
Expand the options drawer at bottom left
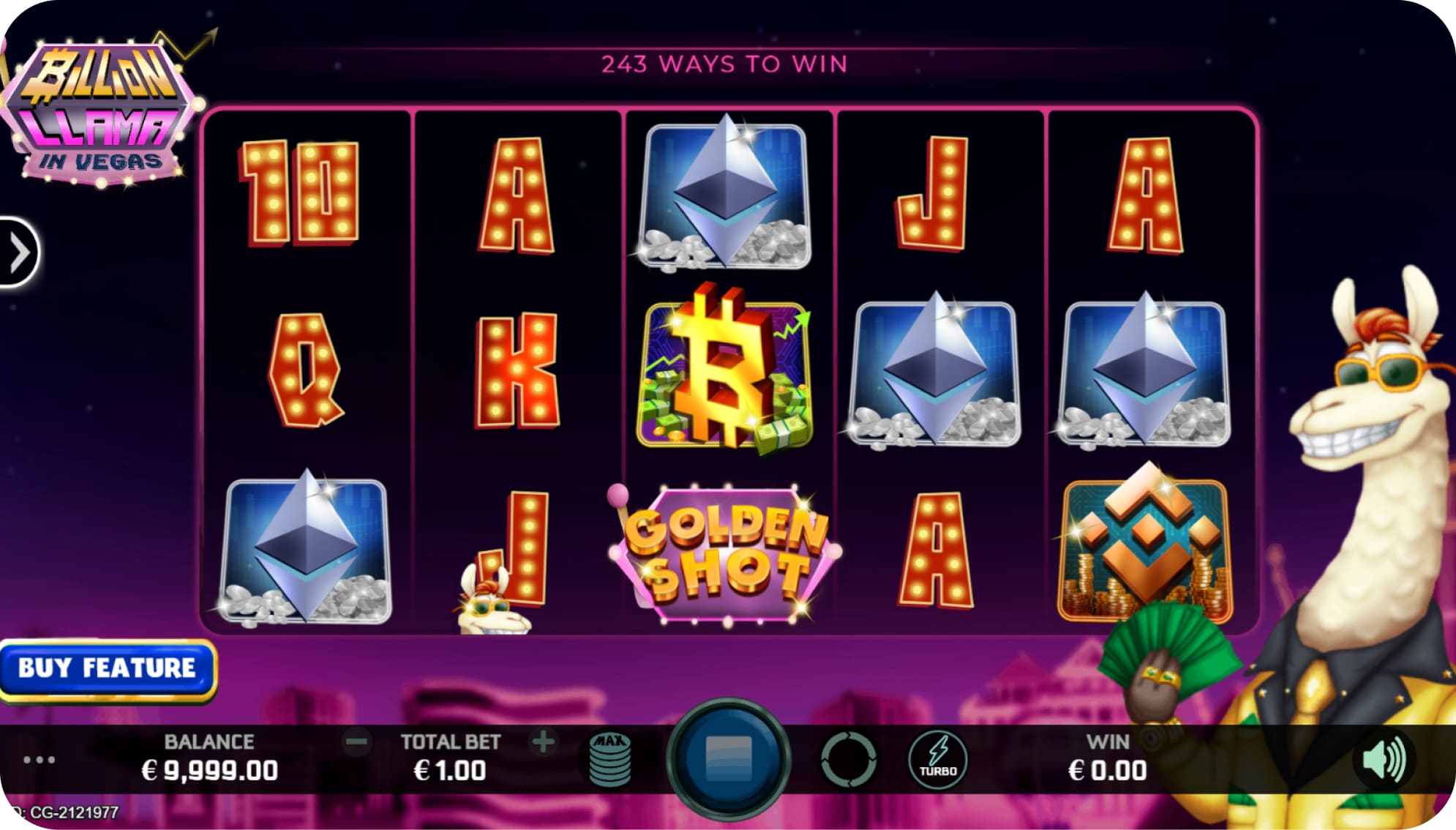point(40,760)
